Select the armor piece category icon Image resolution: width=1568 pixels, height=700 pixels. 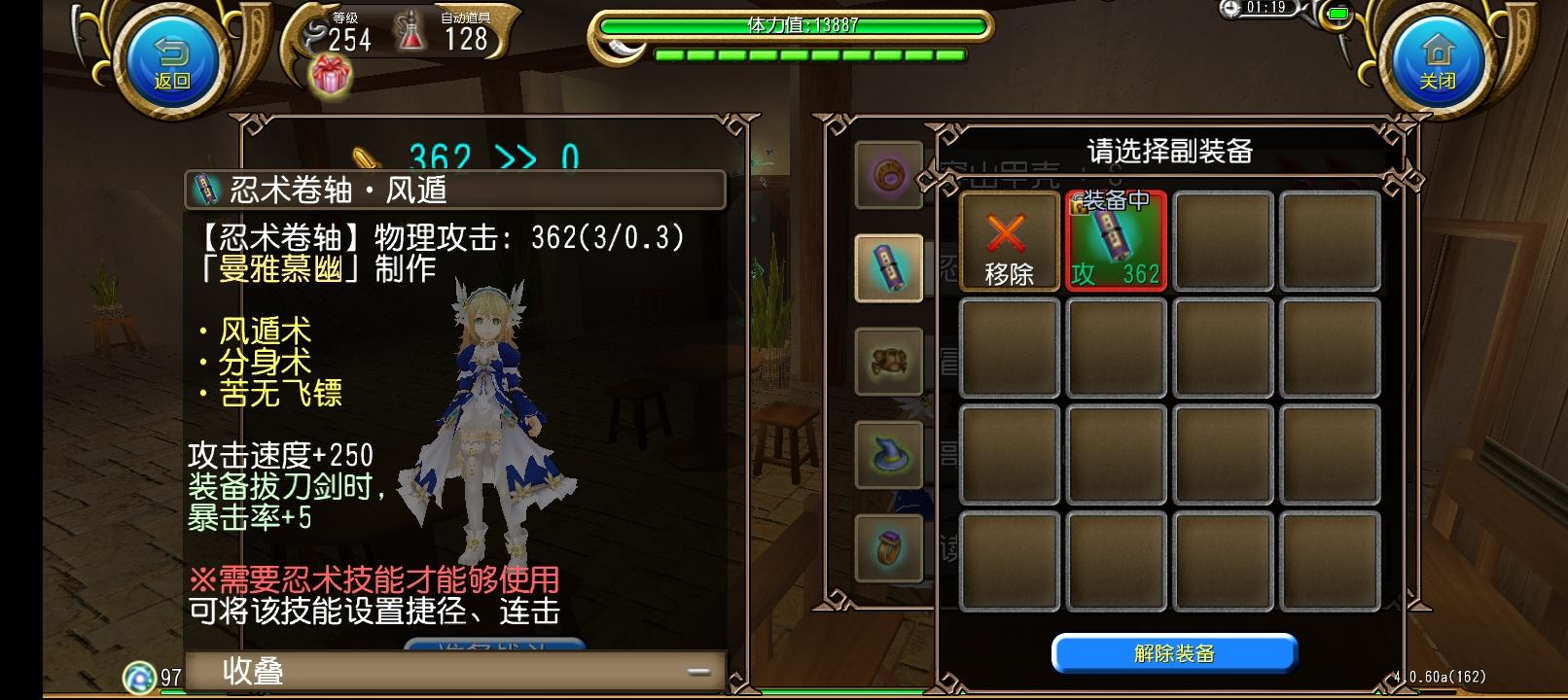click(889, 363)
